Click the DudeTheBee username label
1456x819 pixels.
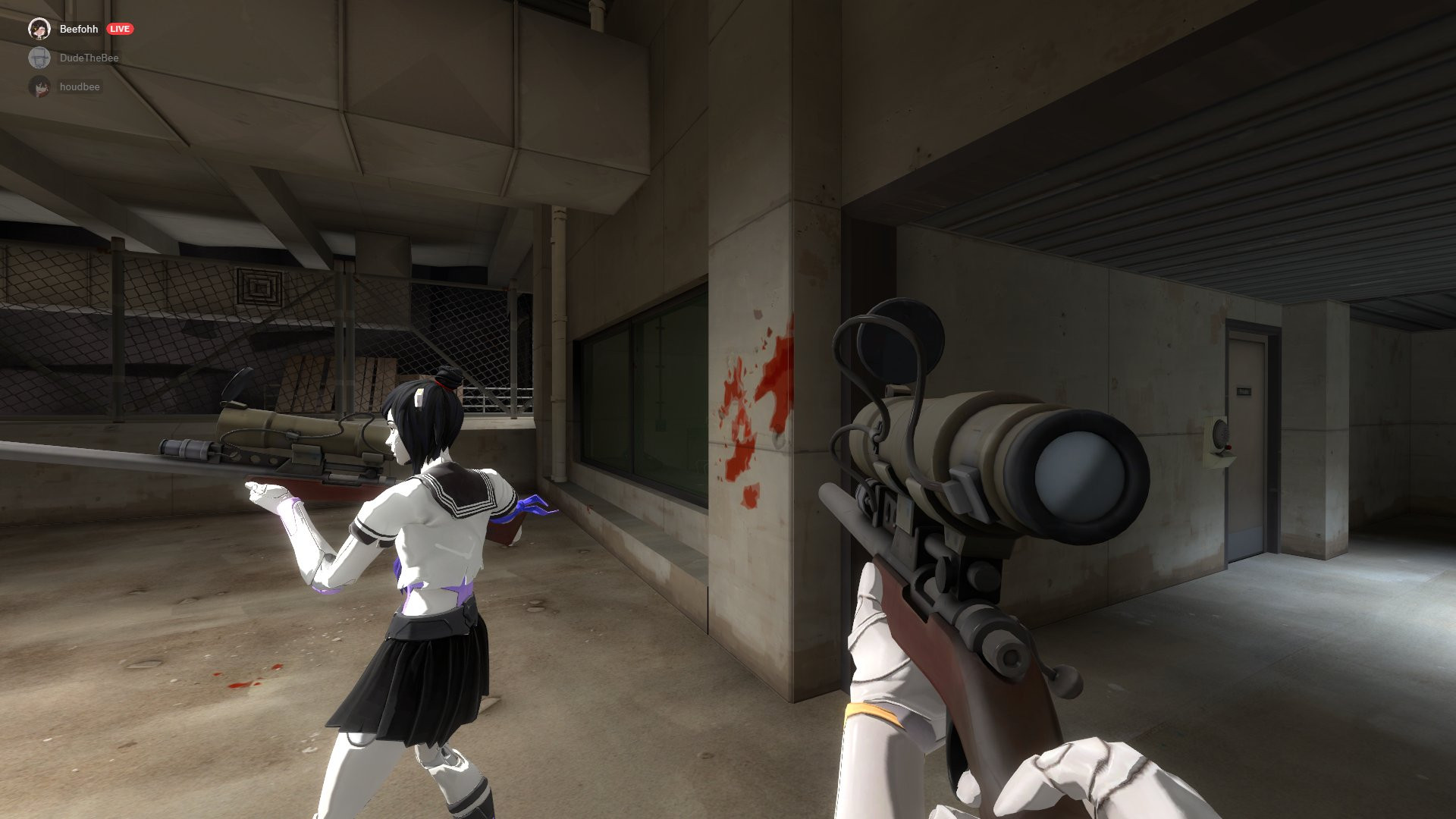(x=89, y=57)
